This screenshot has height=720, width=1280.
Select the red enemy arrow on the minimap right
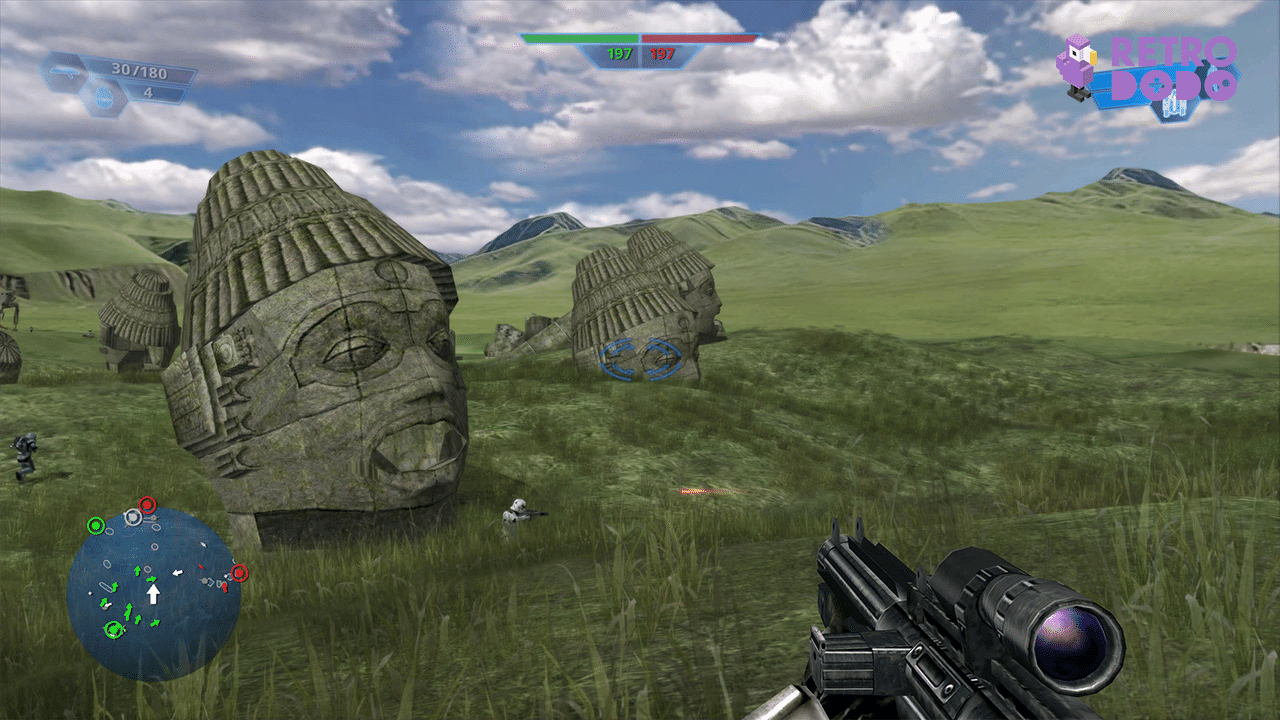[x=224, y=589]
